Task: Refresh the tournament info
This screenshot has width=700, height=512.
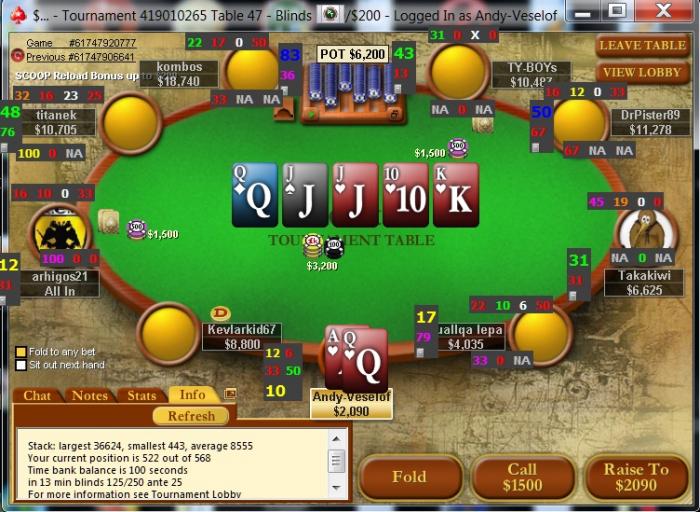Action: (x=191, y=415)
